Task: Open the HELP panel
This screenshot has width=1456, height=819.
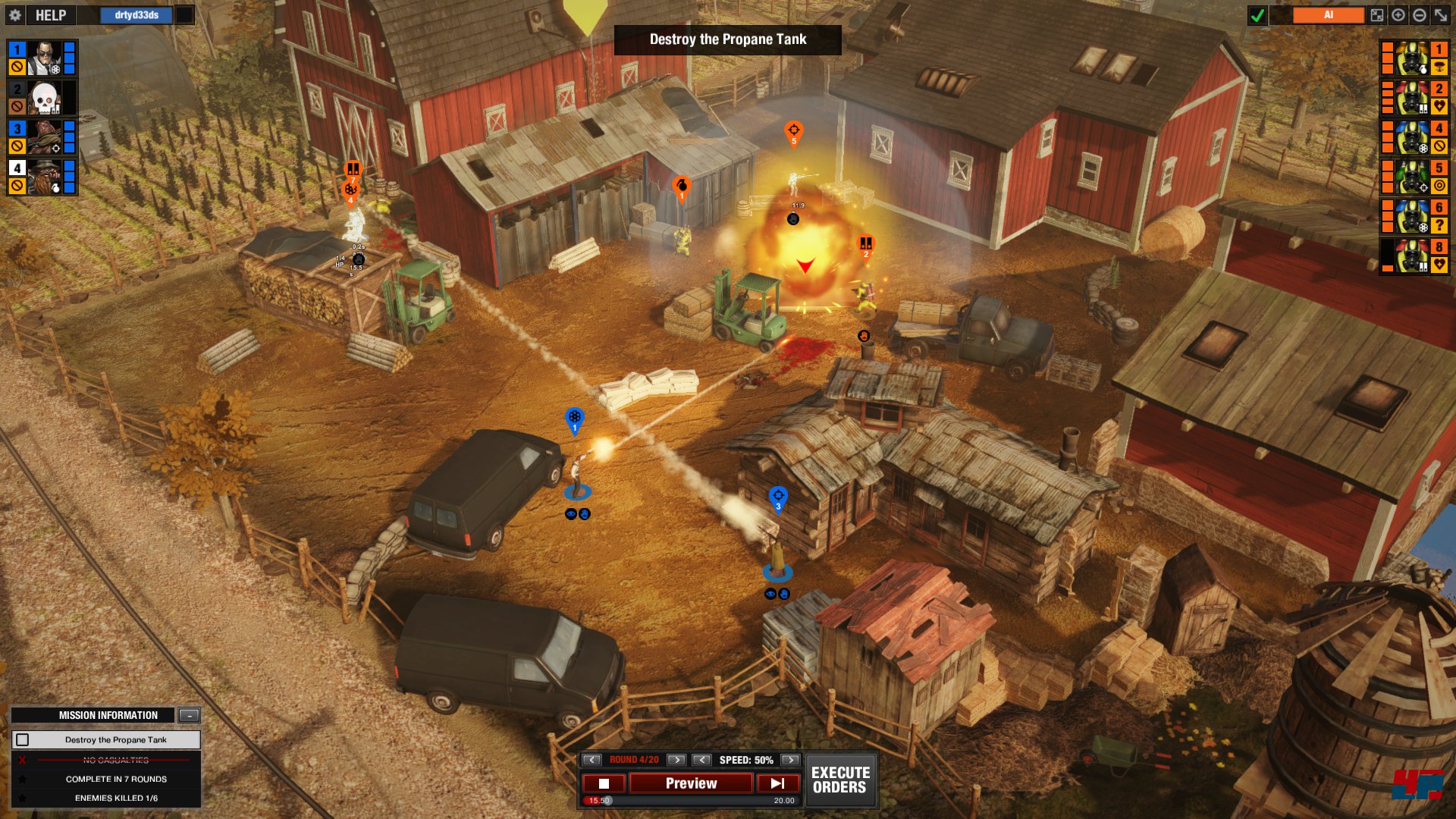Action: tap(50, 15)
